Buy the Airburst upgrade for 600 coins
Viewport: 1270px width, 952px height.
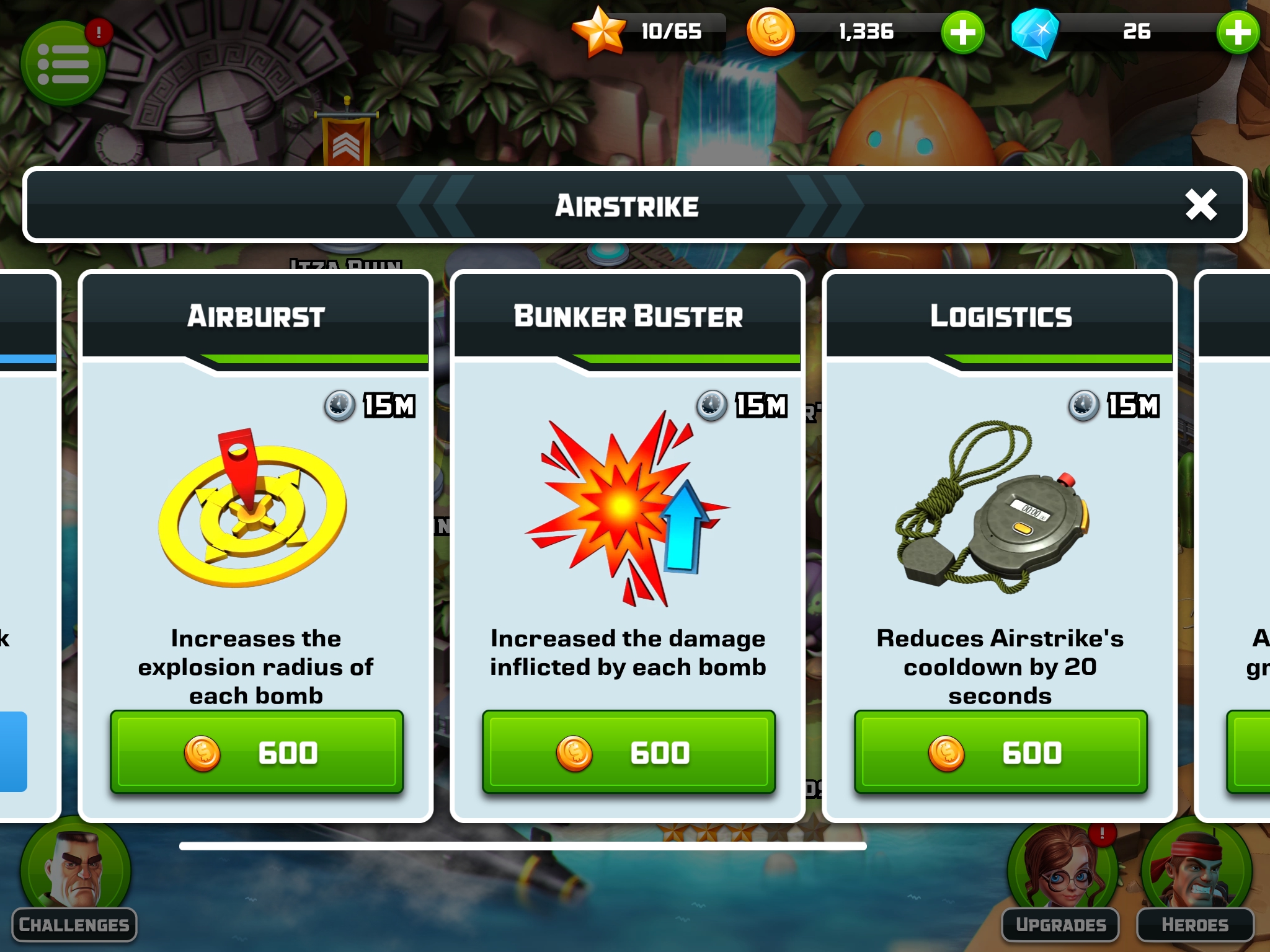(256, 752)
